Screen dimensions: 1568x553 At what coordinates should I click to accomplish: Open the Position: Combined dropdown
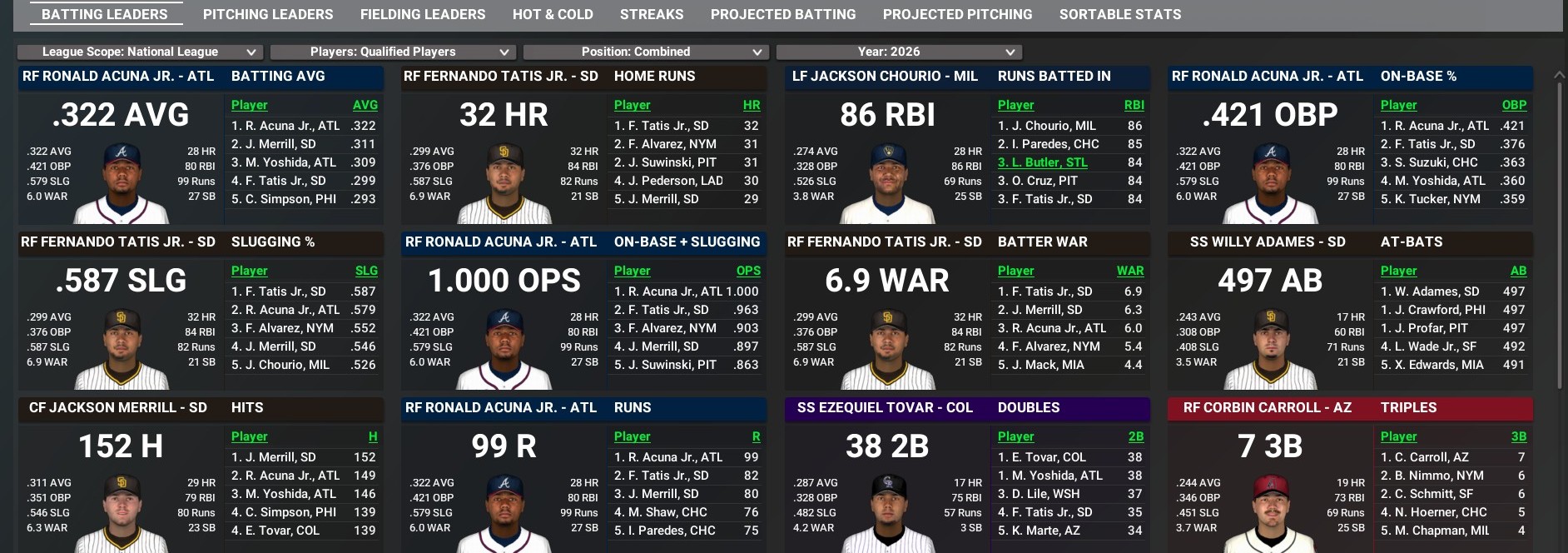pos(646,52)
